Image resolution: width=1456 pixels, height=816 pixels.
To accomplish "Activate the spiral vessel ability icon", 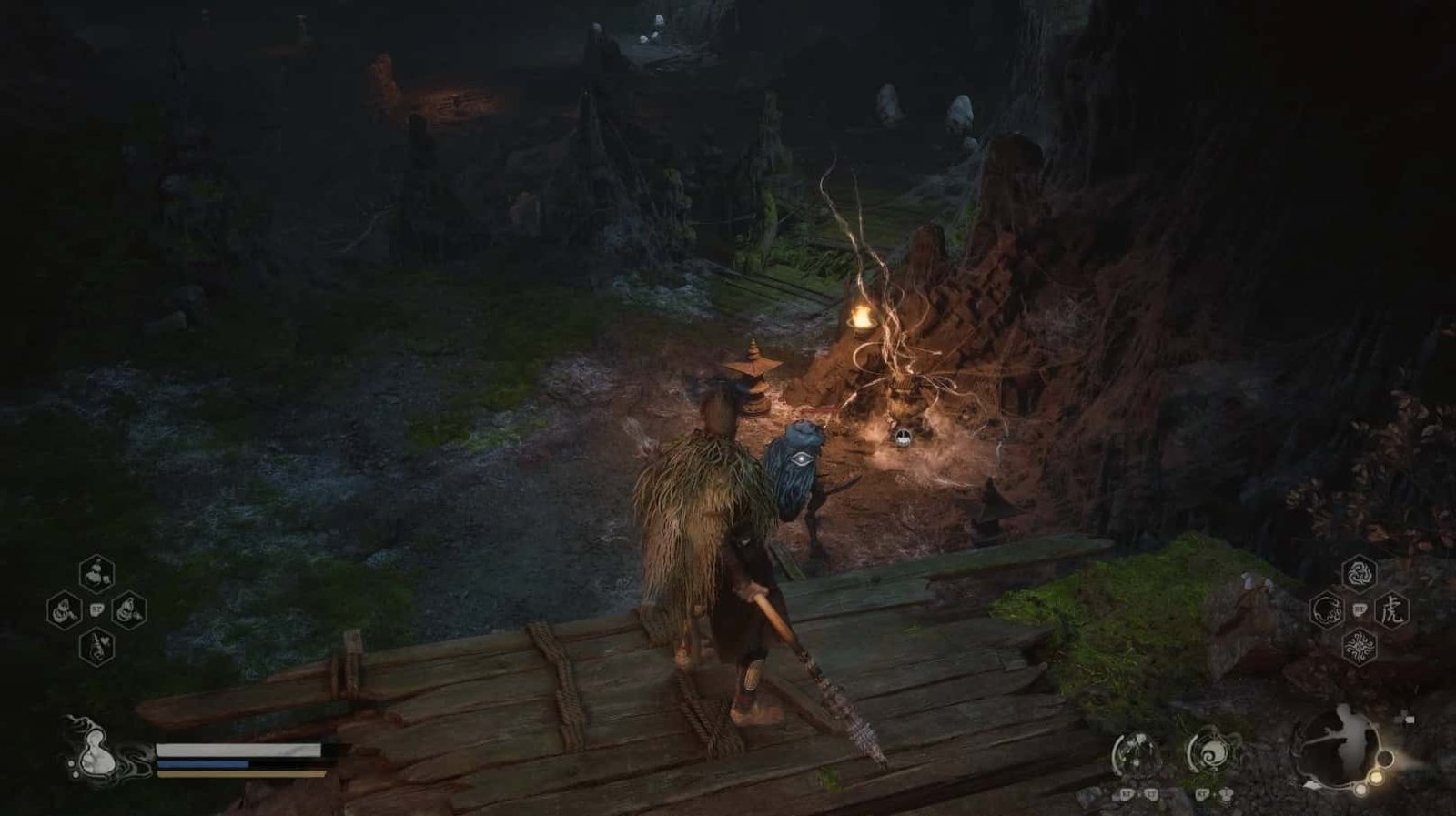I will (1209, 754).
